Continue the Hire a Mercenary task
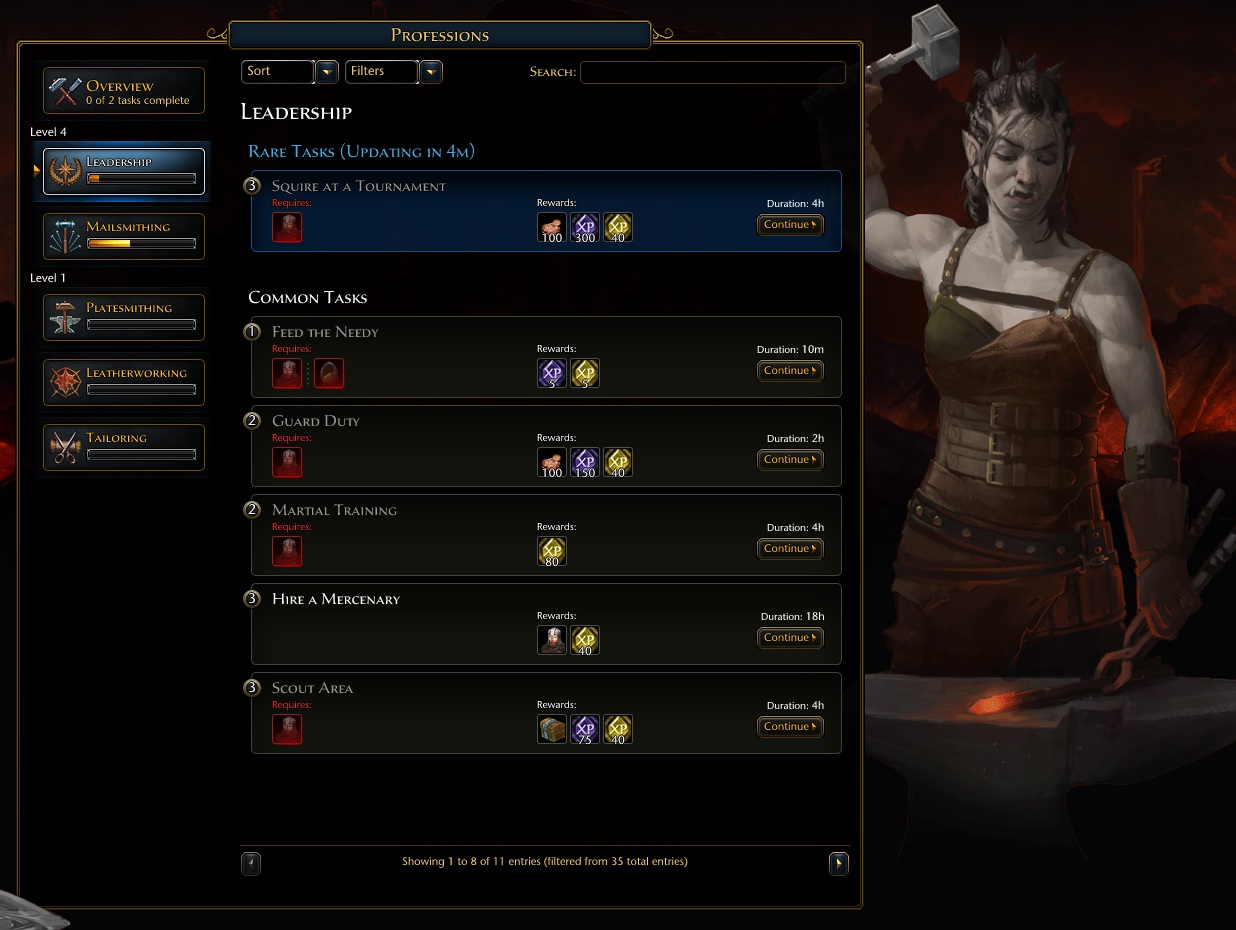 click(790, 638)
